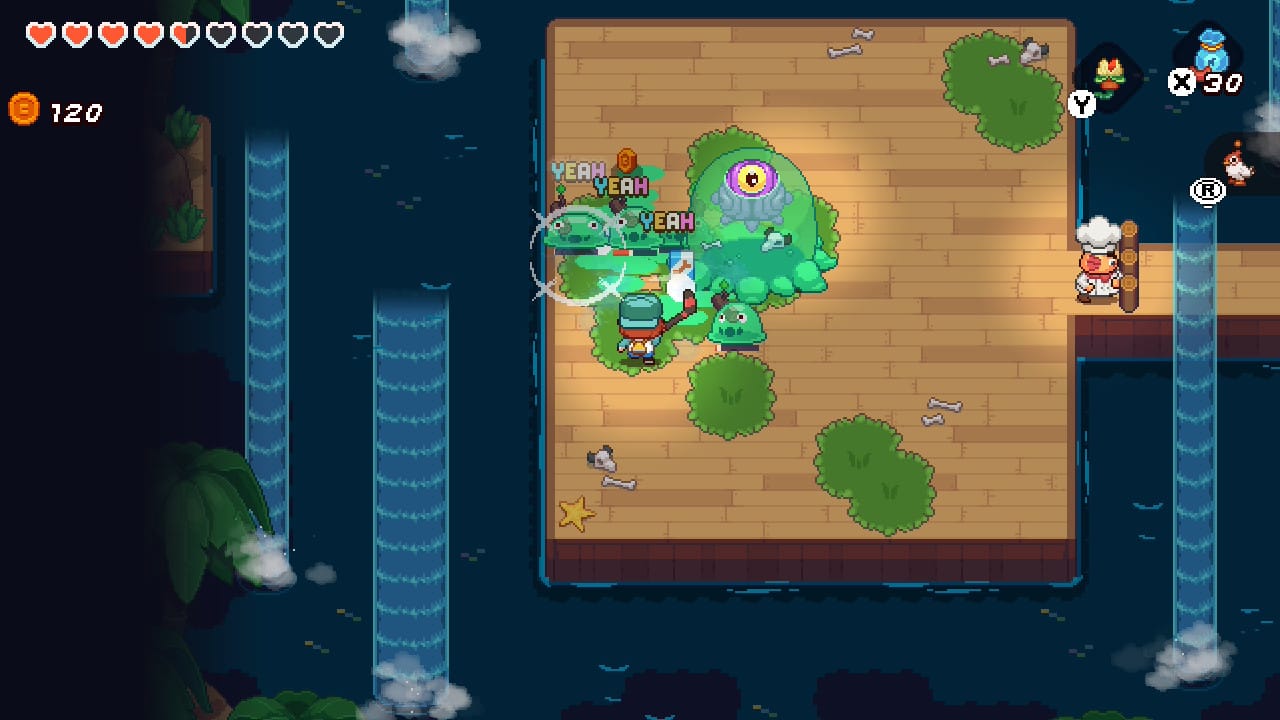Click the circled Y button label
Screen dimensions: 1280x720
(x=1081, y=104)
